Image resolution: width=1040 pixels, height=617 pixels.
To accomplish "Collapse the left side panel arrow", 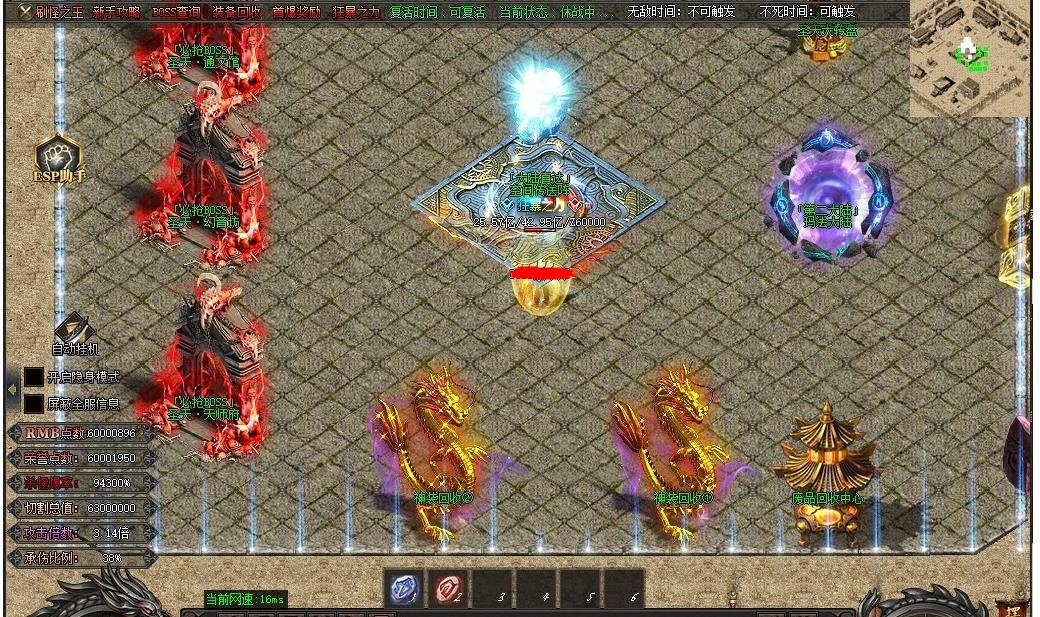I will point(11,388).
